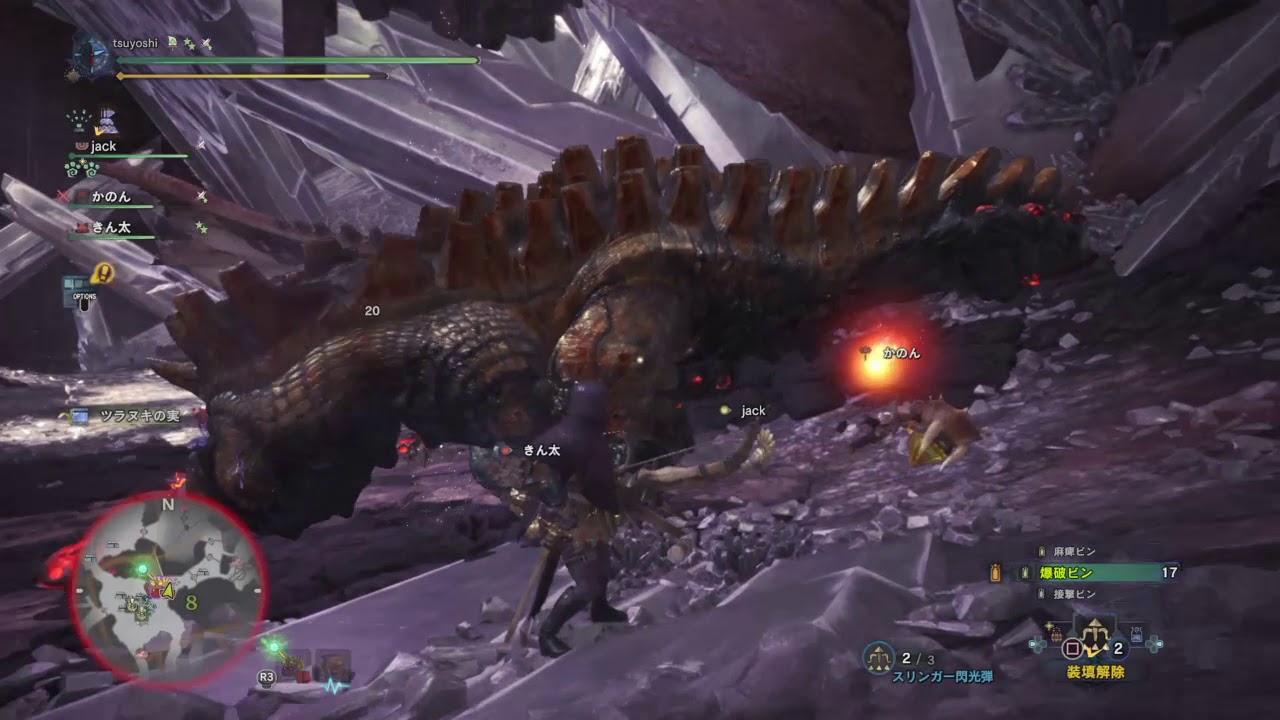This screenshot has height=720, width=1280.
Task: Open the right d-pad arrow of the item bar
Action: (x=1153, y=646)
